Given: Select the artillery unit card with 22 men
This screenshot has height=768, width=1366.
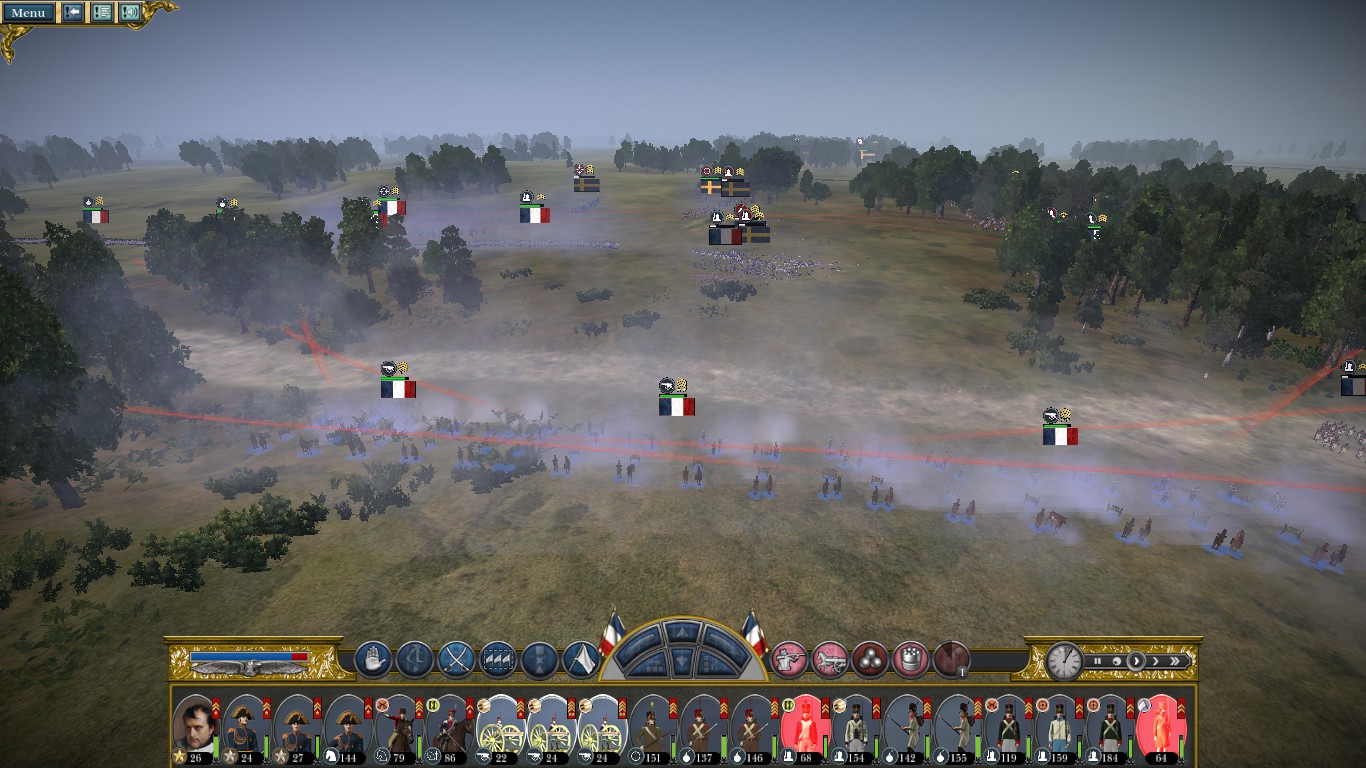Looking at the screenshot, I should tap(500, 727).
